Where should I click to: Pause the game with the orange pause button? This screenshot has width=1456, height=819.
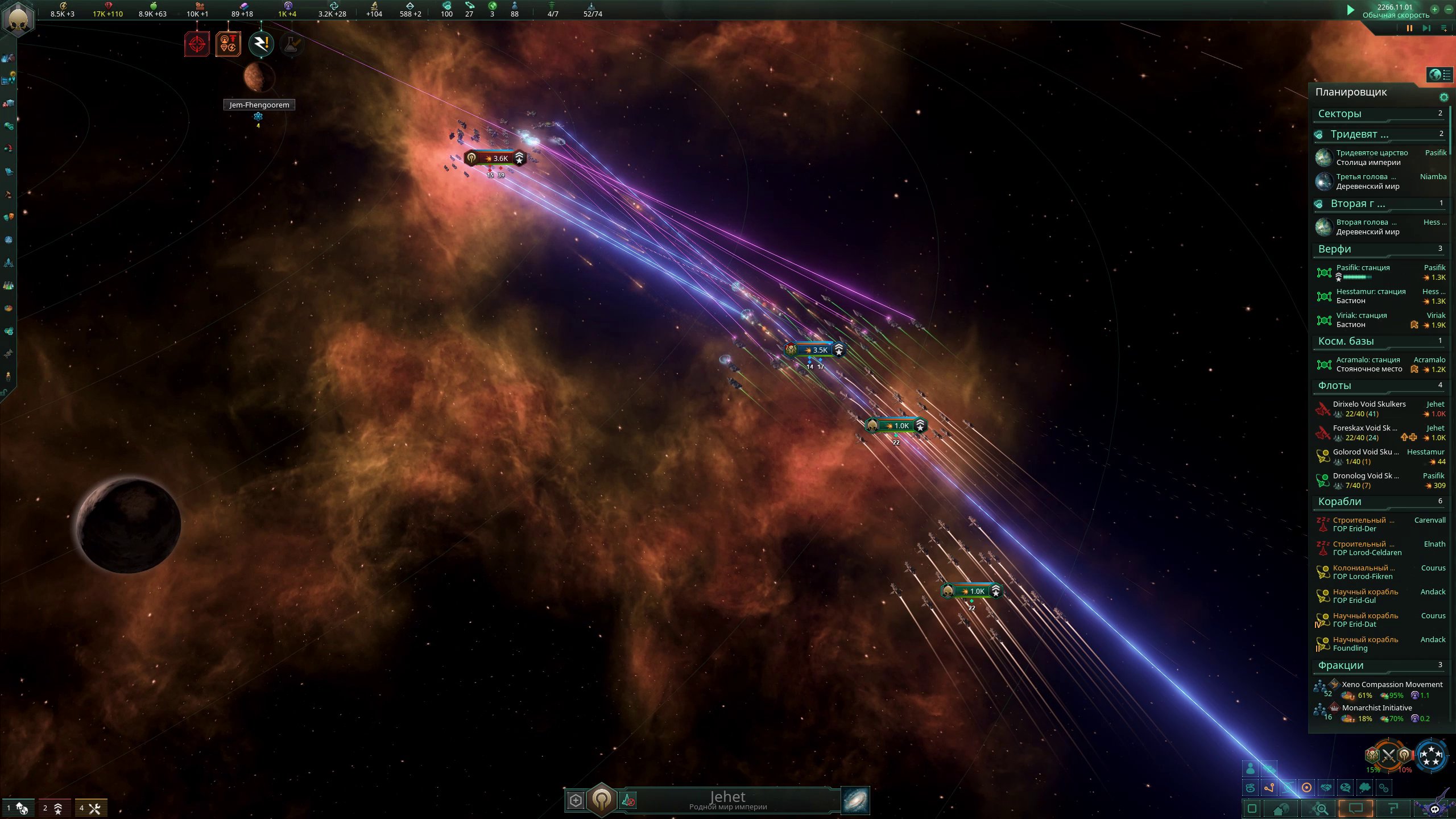[1409, 28]
